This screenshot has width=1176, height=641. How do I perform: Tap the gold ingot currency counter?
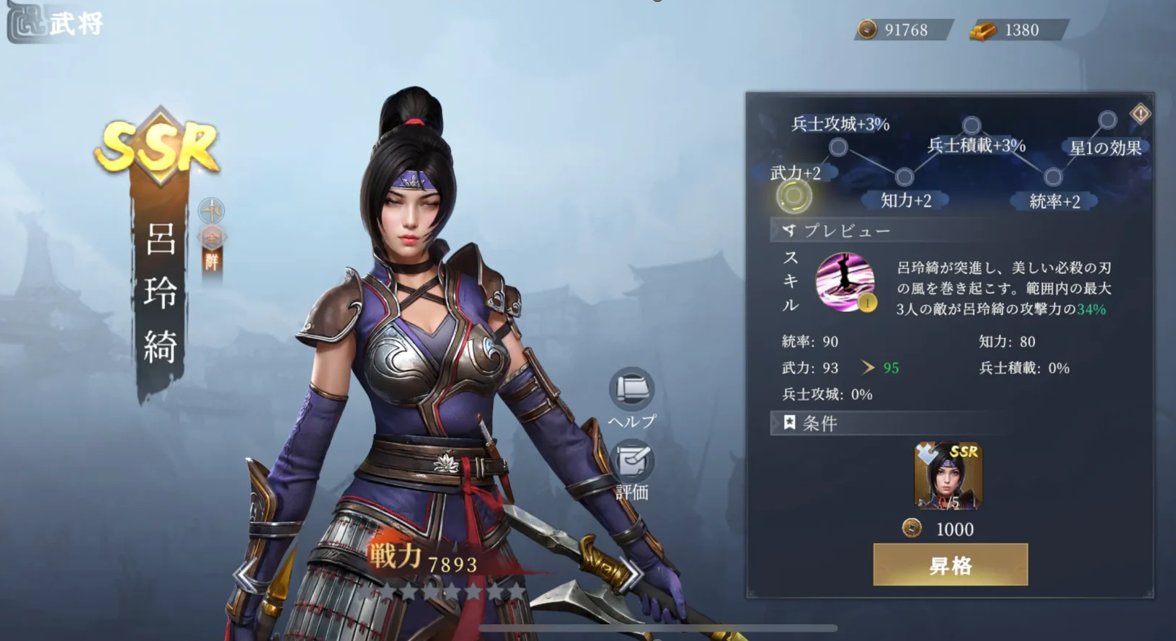click(x=1017, y=30)
